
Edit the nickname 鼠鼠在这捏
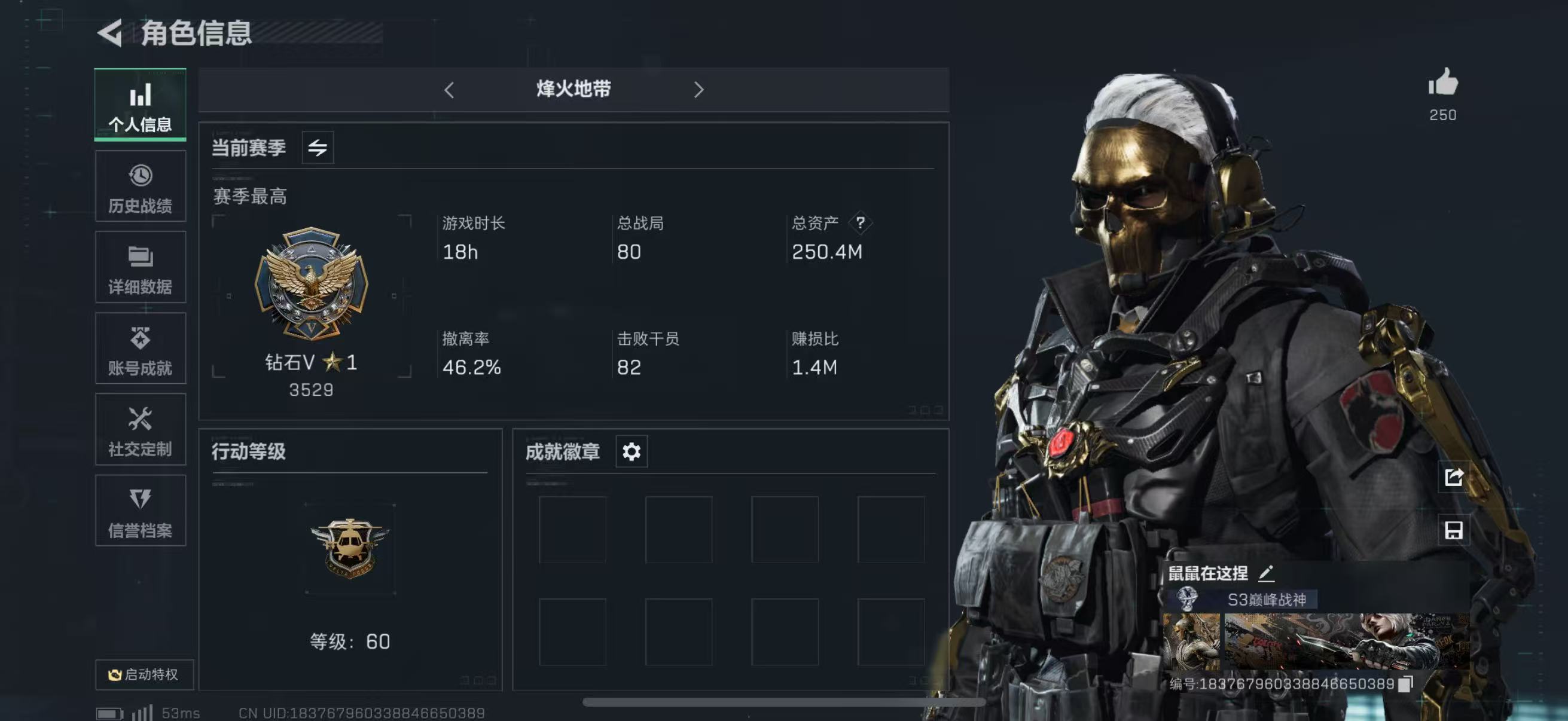point(1266,573)
